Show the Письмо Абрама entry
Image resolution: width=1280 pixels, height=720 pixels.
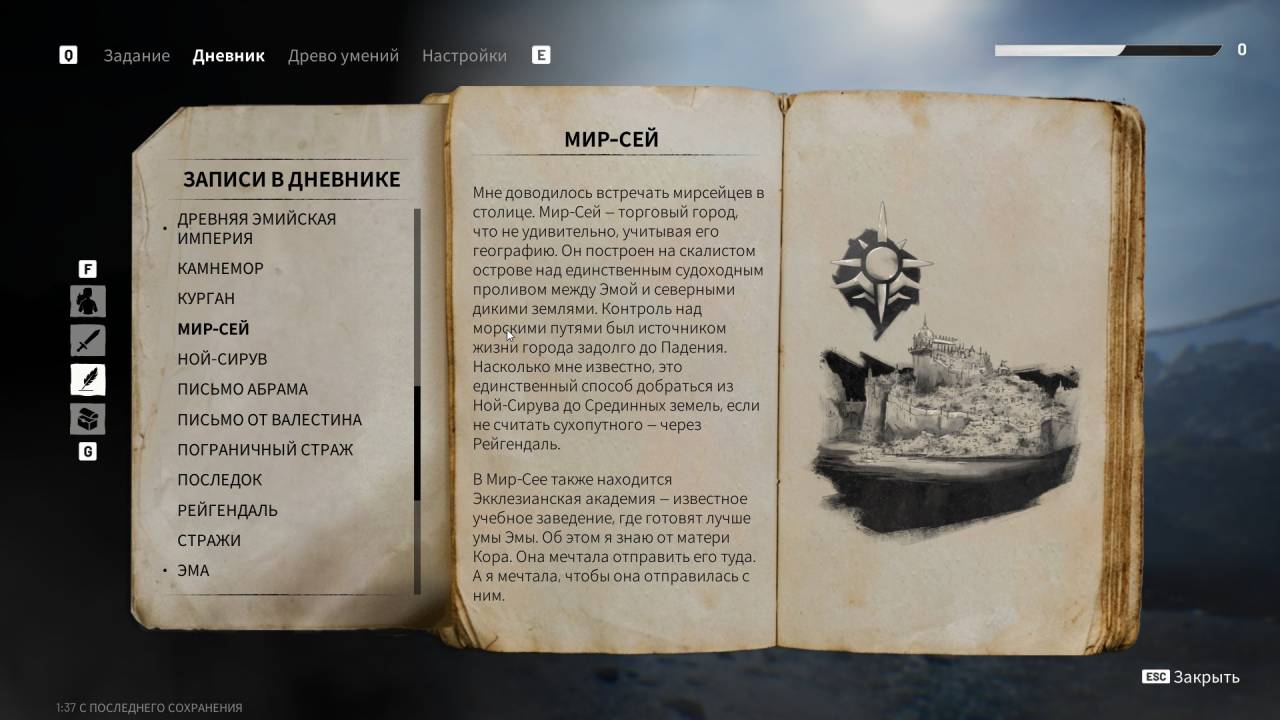(x=242, y=389)
